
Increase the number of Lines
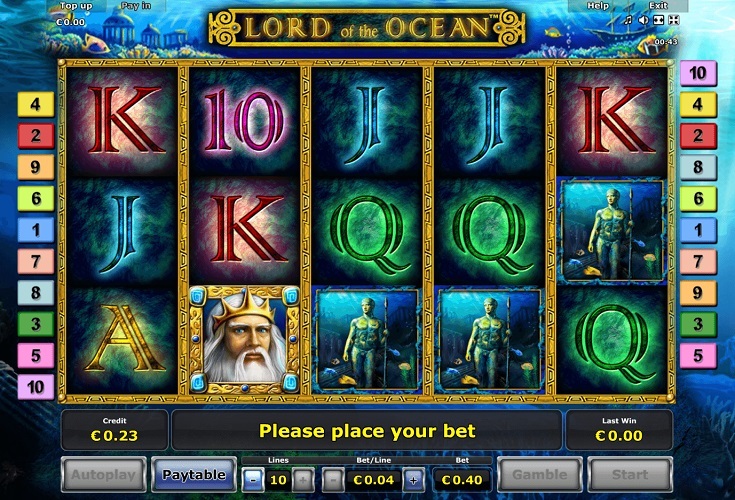click(x=303, y=480)
